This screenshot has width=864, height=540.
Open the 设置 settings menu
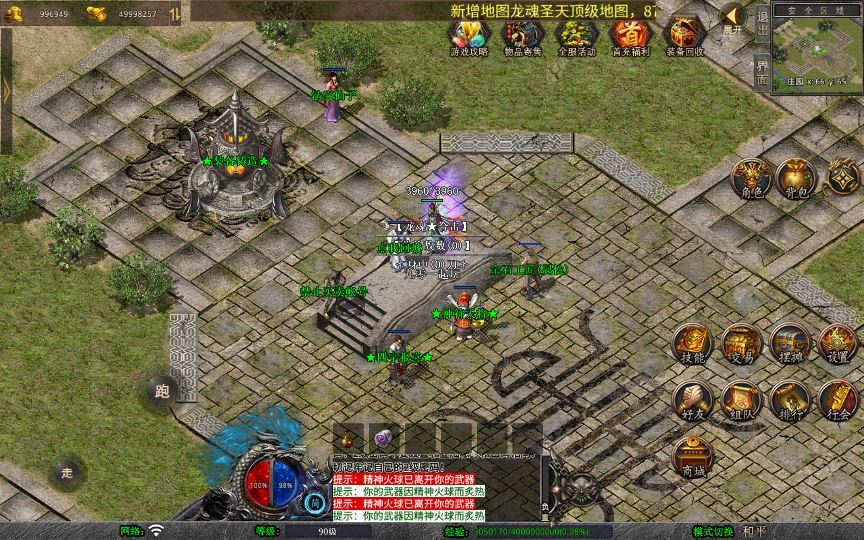coord(838,343)
